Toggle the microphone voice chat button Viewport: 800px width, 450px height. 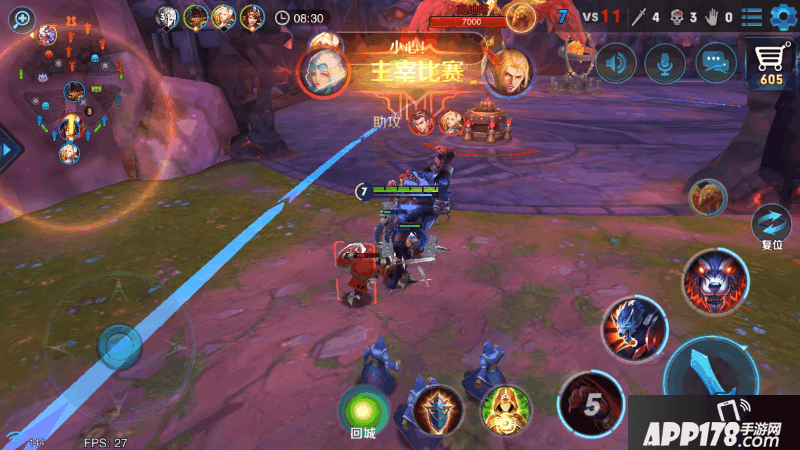664,64
